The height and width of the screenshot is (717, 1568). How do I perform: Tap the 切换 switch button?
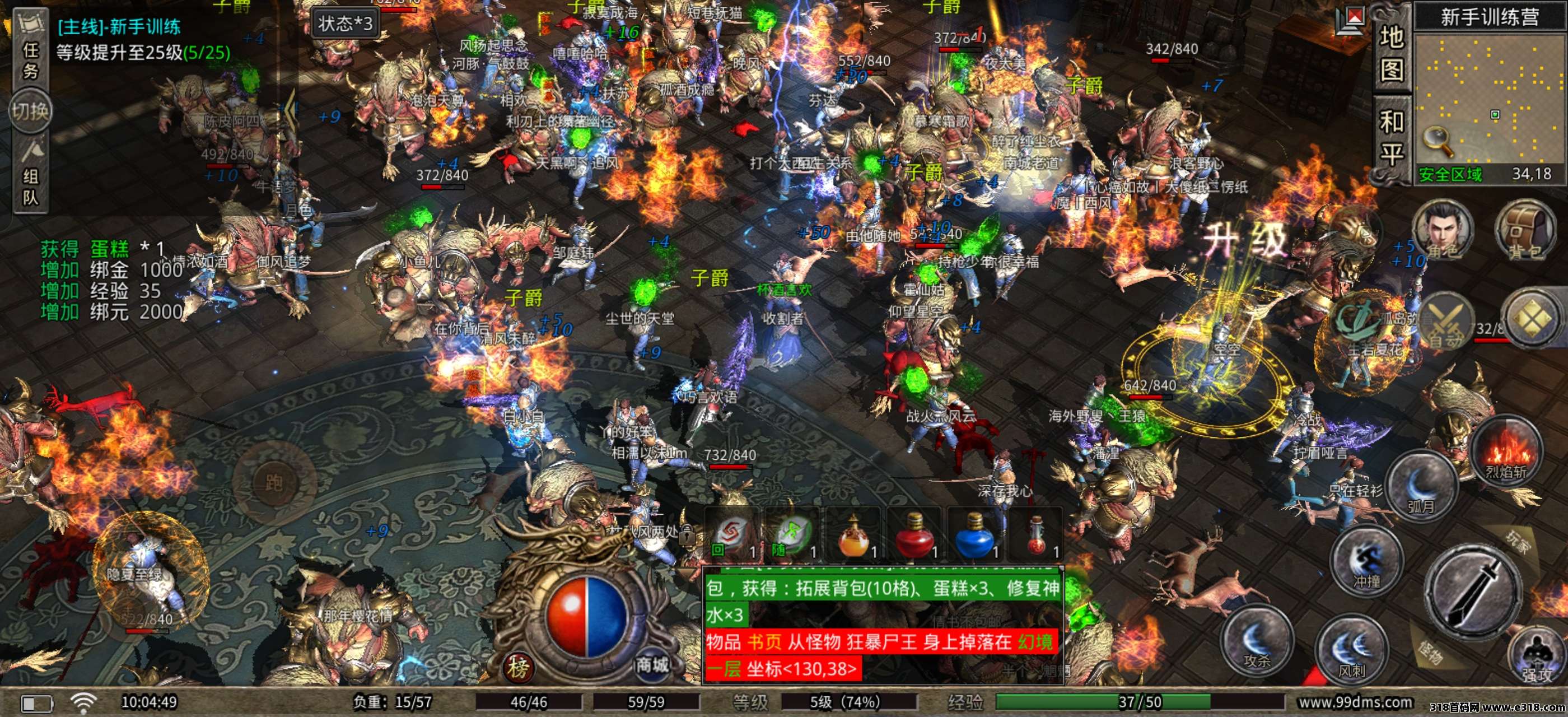click(x=30, y=111)
